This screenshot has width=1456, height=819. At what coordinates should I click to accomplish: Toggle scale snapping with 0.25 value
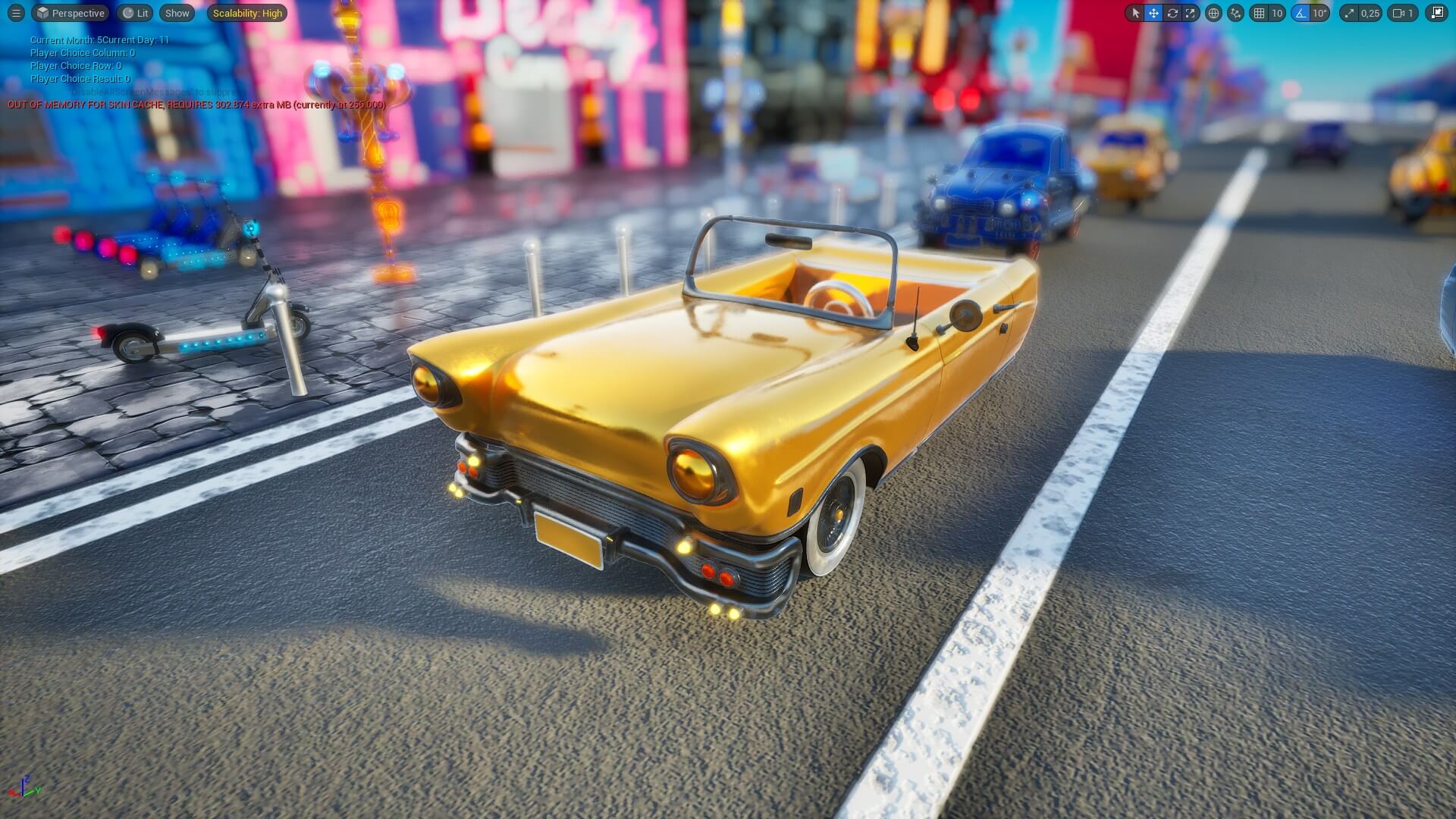pyautogui.click(x=1351, y=13)
